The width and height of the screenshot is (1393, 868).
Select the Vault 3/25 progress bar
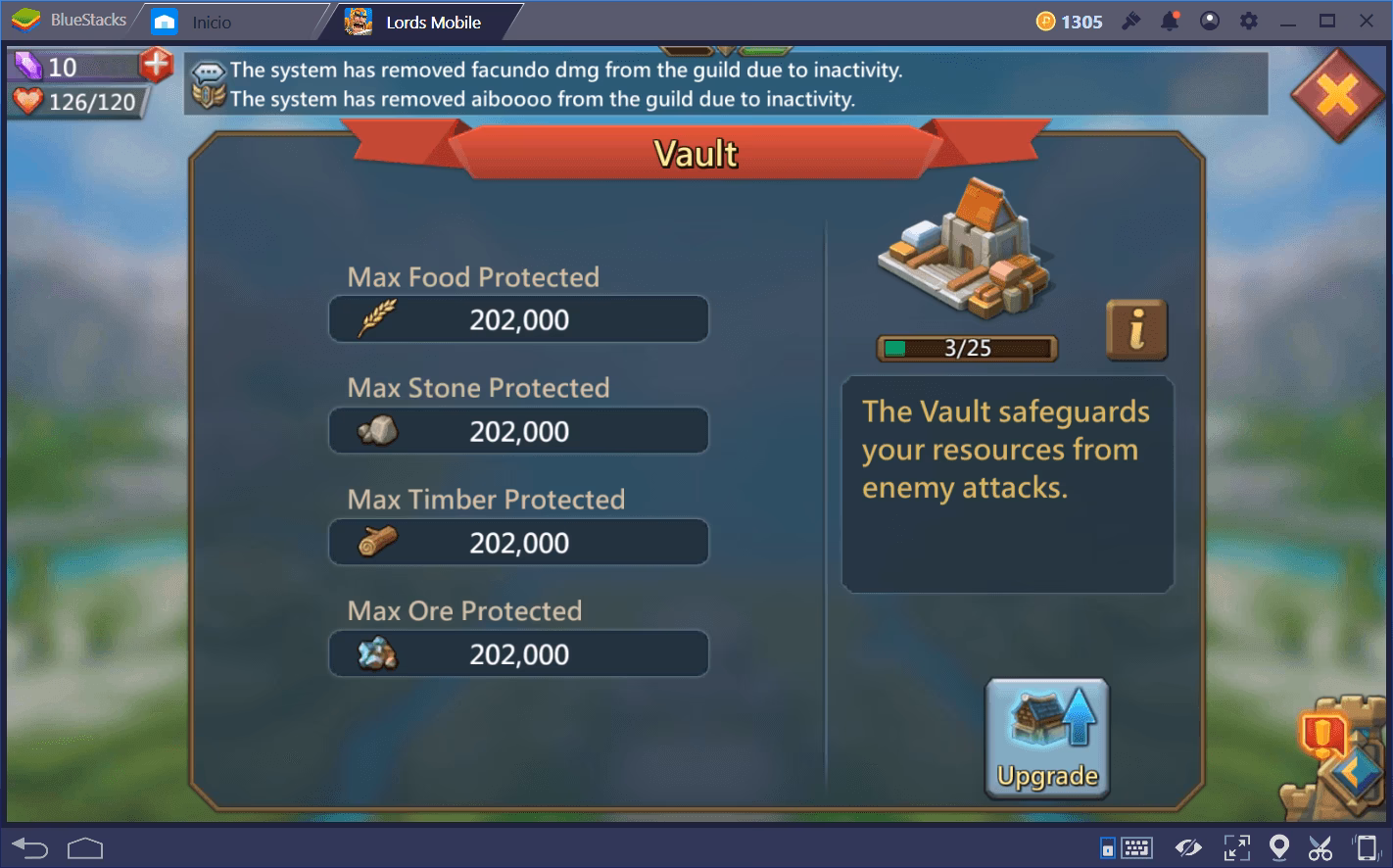pyautogui.click(x=966, y=347)
